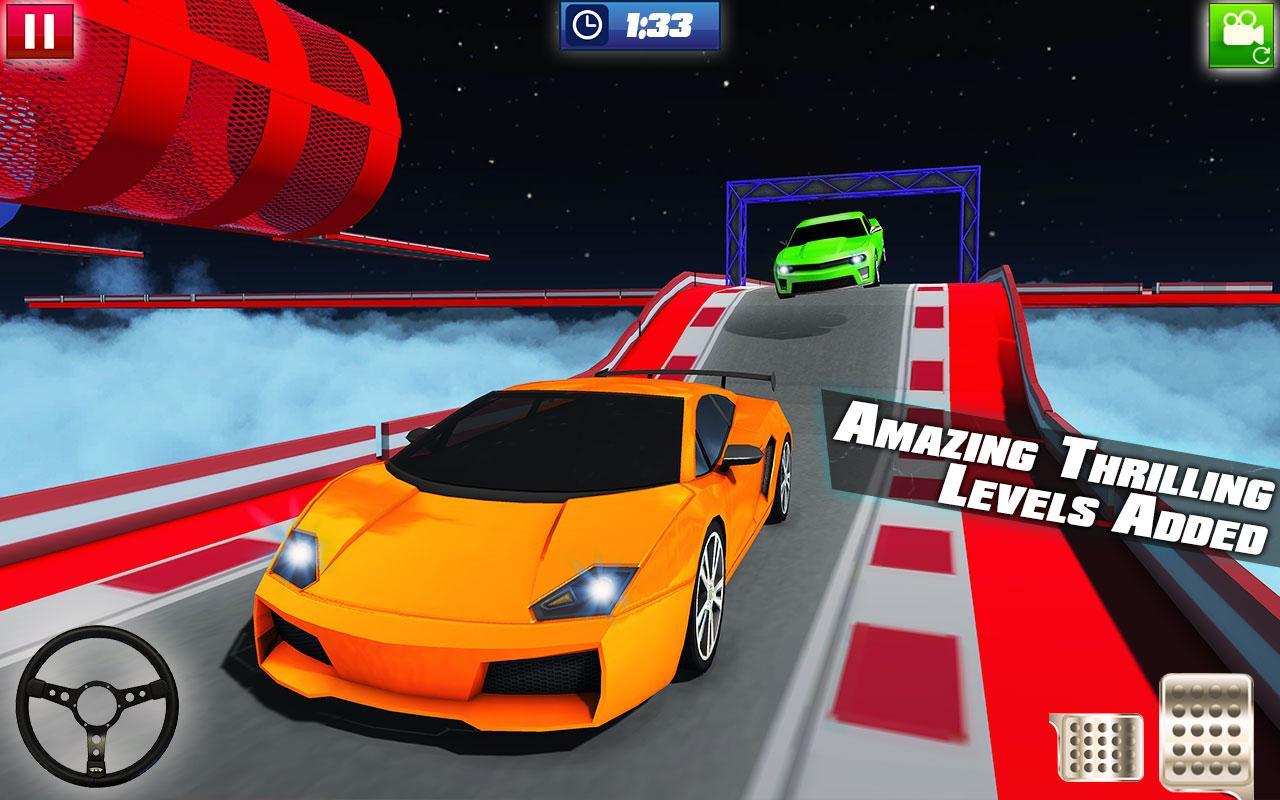Step on the accelerator pedal
The height and width of the screenshot is (800, 1280).
pyautogui.click(x=1207, y=733)
